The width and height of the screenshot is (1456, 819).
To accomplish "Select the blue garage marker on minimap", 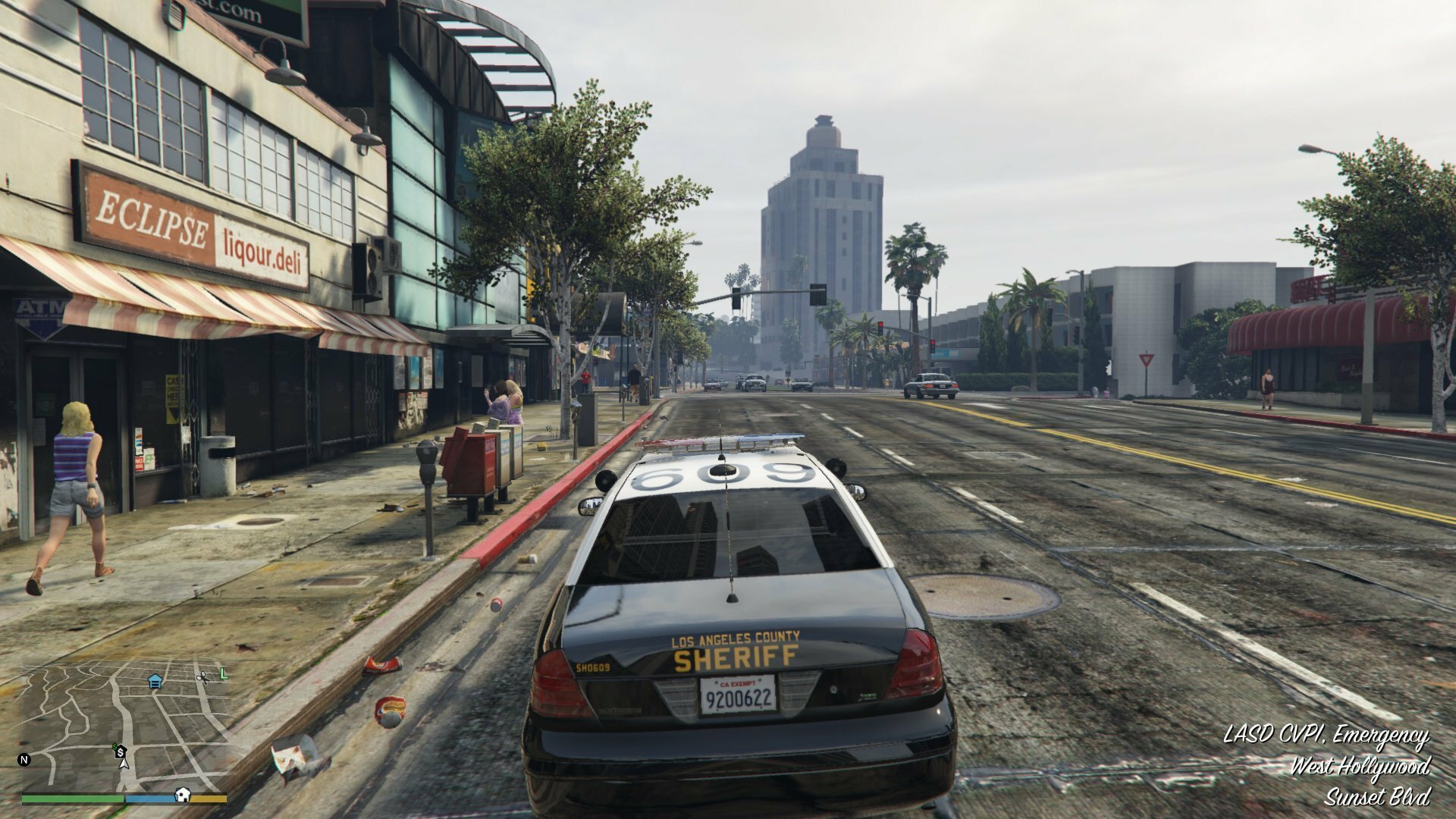I will [x=155, y=681].
